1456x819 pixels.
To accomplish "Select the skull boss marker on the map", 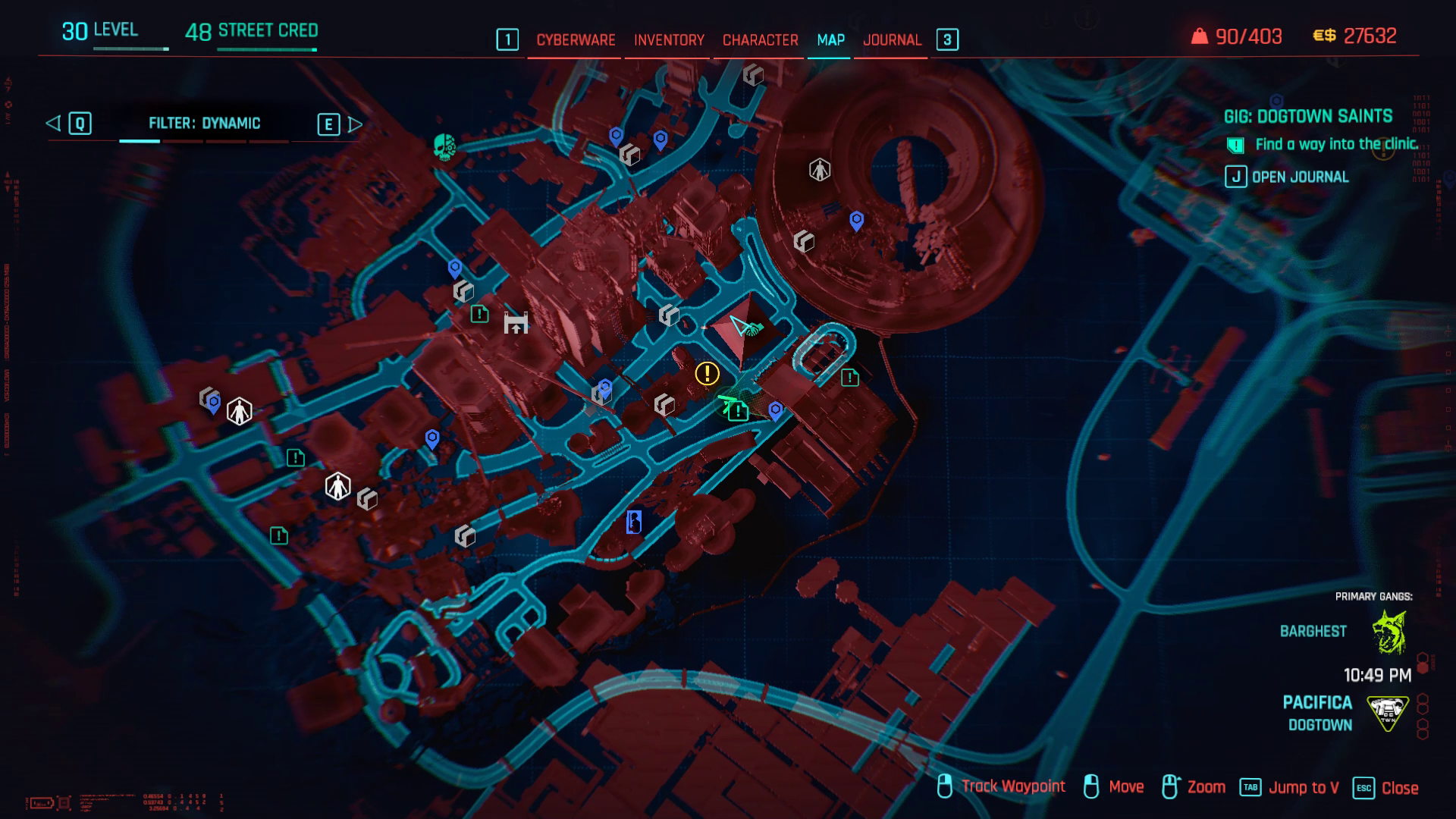I will click(445, 148).
